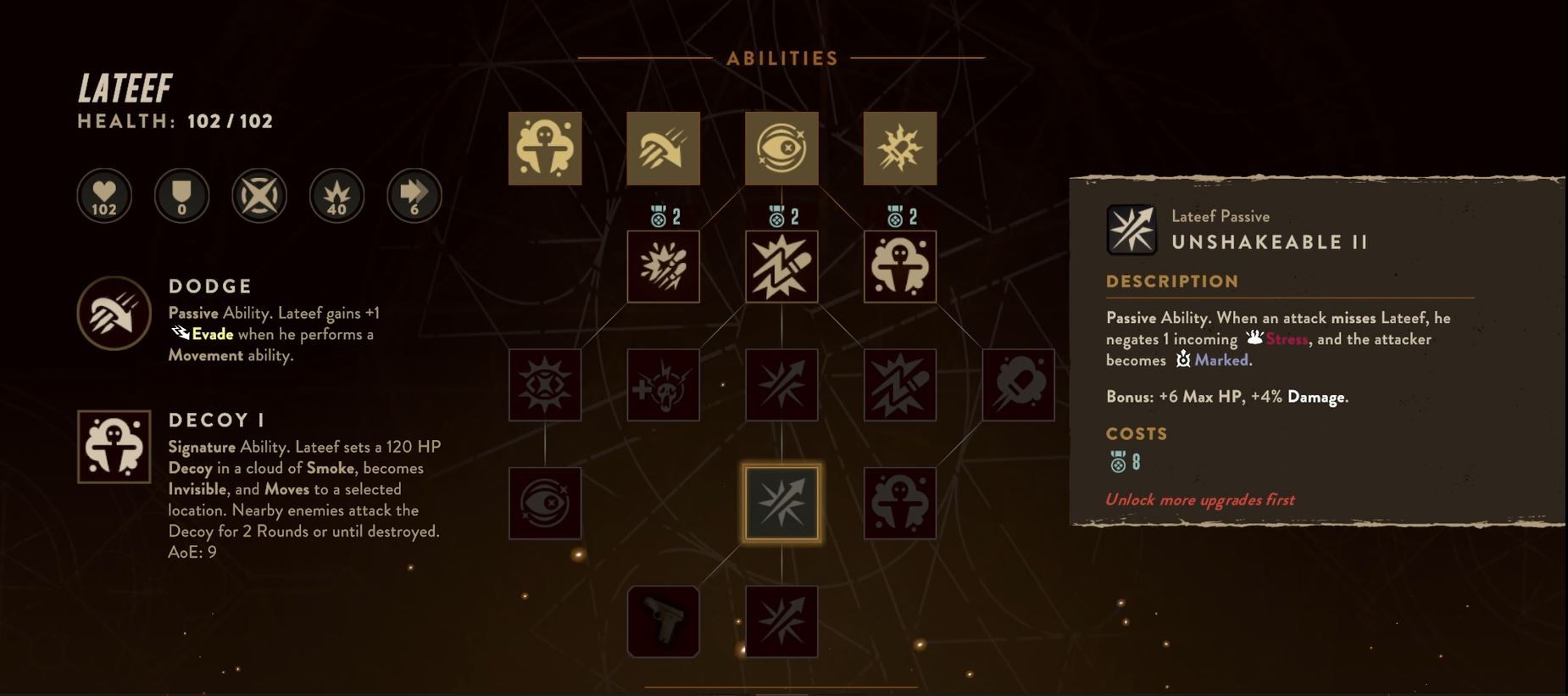Click the crossed-circle evade stat icon
Image resolution: width=1568 pixels, height=696 pixels.
[x=259, y=195]
